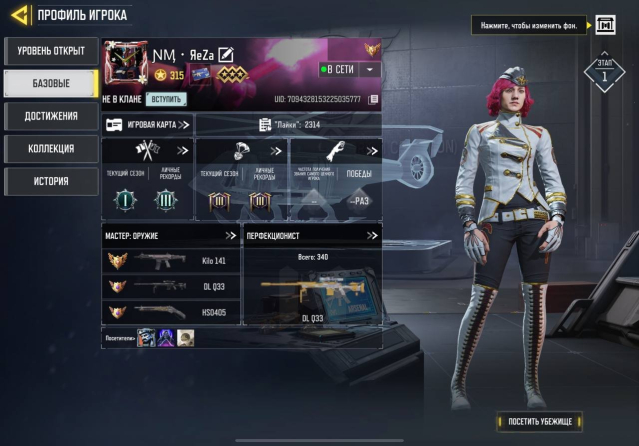The image size is (639, 446).
Task: Switch to the Достижения tab
Action: point(51,116)
